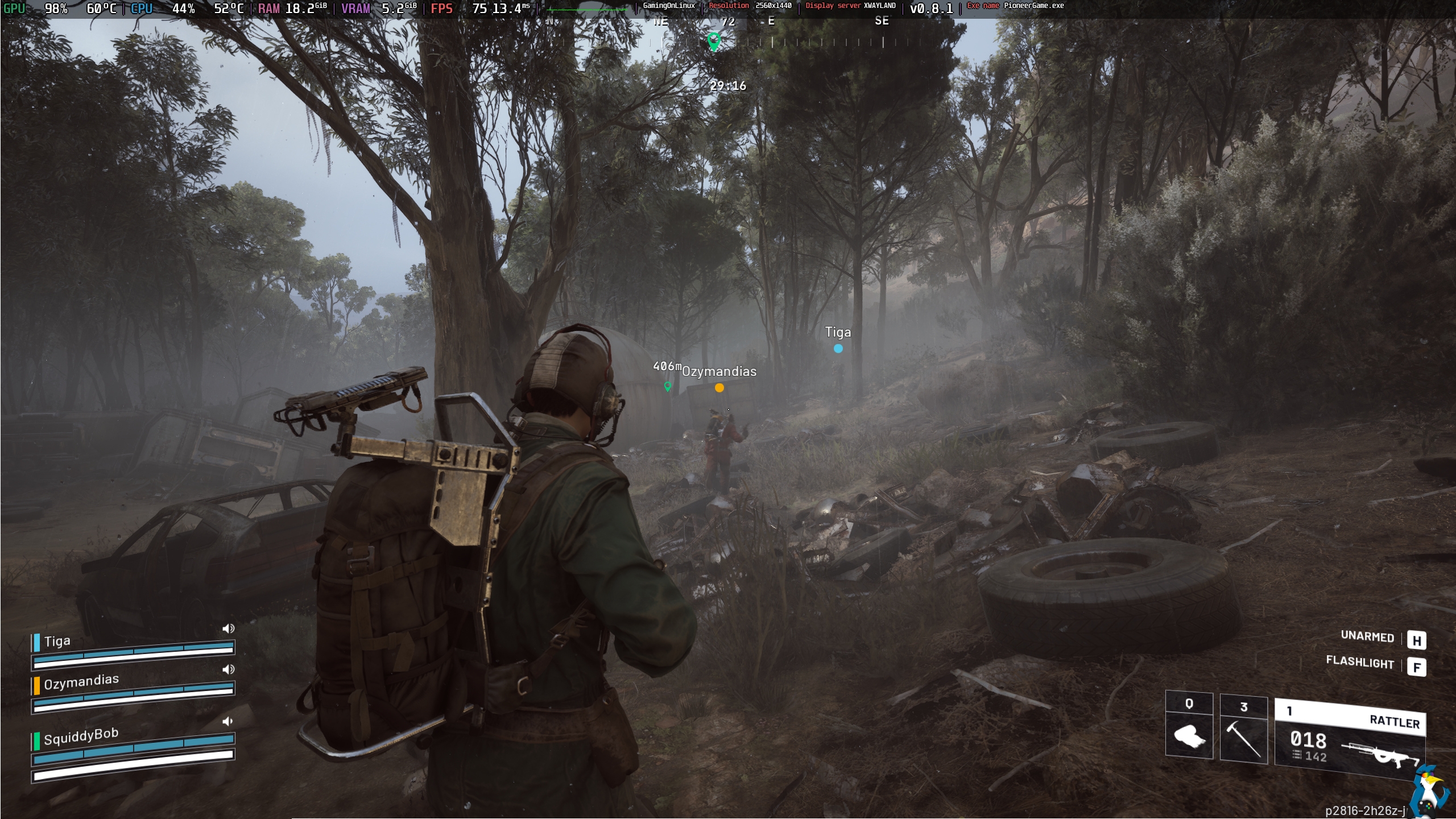
Task: Click Ozymandias's orange teammate marker
Action: [719, 388]
